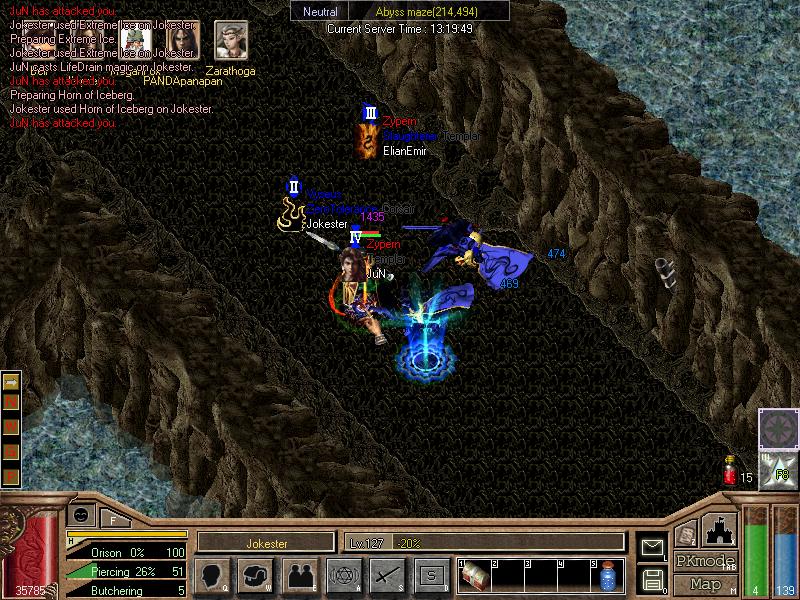Select the F tab above the skill list
Screen dimensions: 800x600
pyautogui.click(x=114, y=520)
